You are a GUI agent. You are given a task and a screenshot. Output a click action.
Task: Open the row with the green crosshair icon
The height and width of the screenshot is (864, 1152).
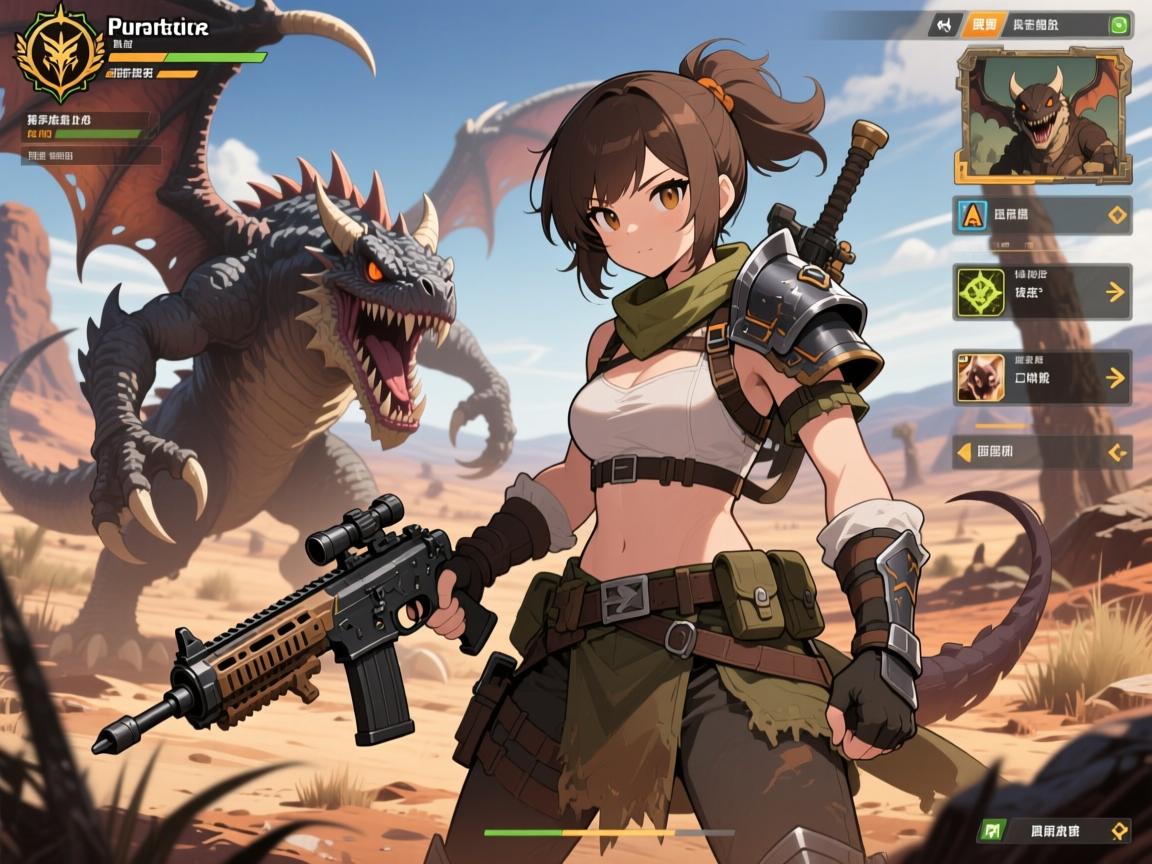1041,291
